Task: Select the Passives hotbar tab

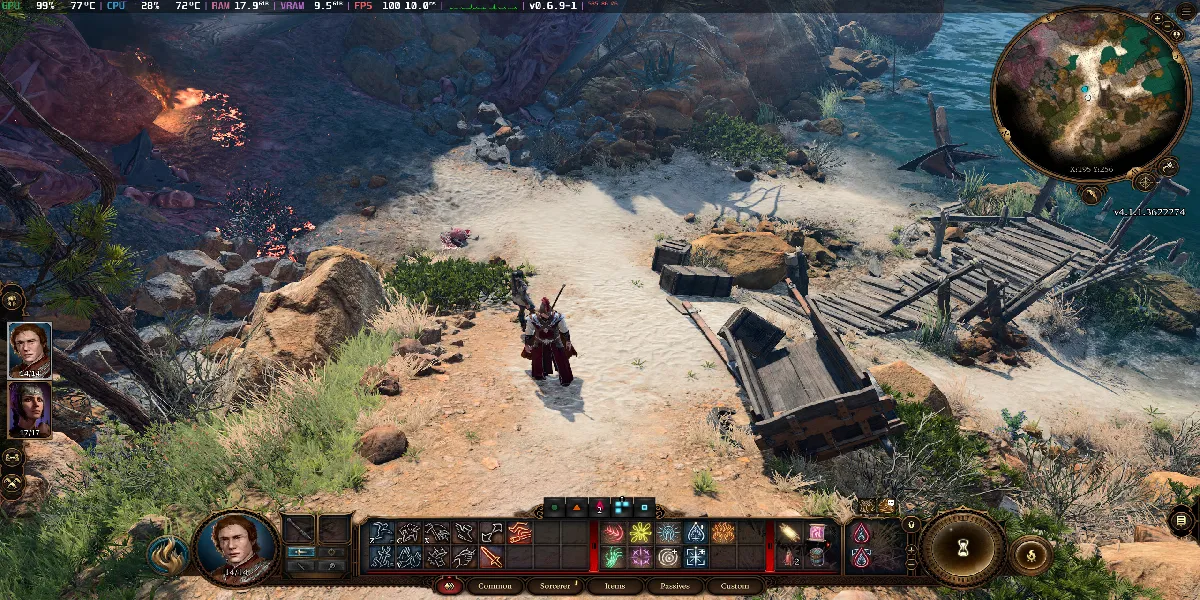Action: click(x=675, y=587)
